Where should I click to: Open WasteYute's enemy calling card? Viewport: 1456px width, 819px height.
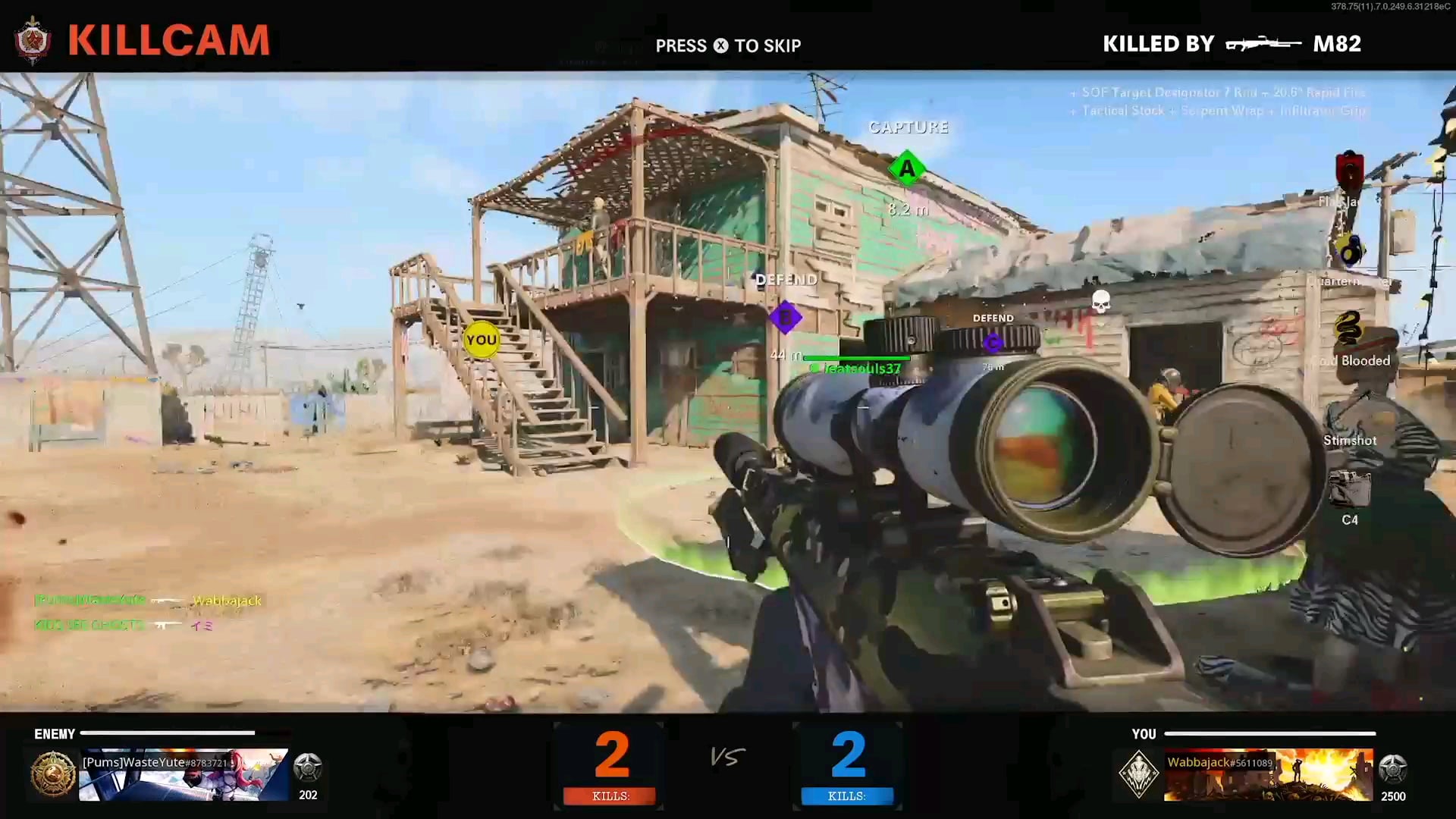184,775
